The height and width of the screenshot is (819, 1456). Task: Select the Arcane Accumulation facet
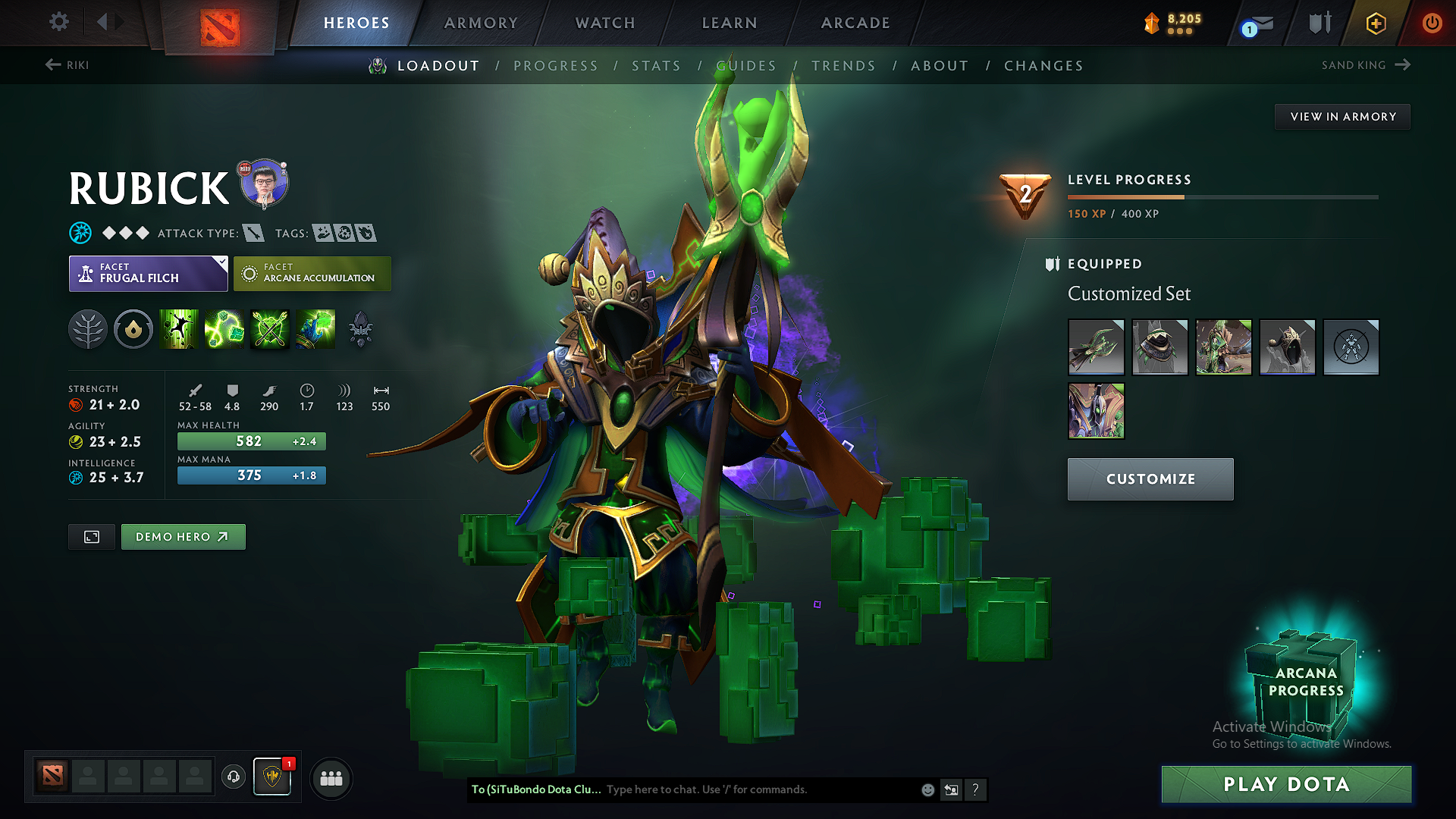[x=312, y=273]
